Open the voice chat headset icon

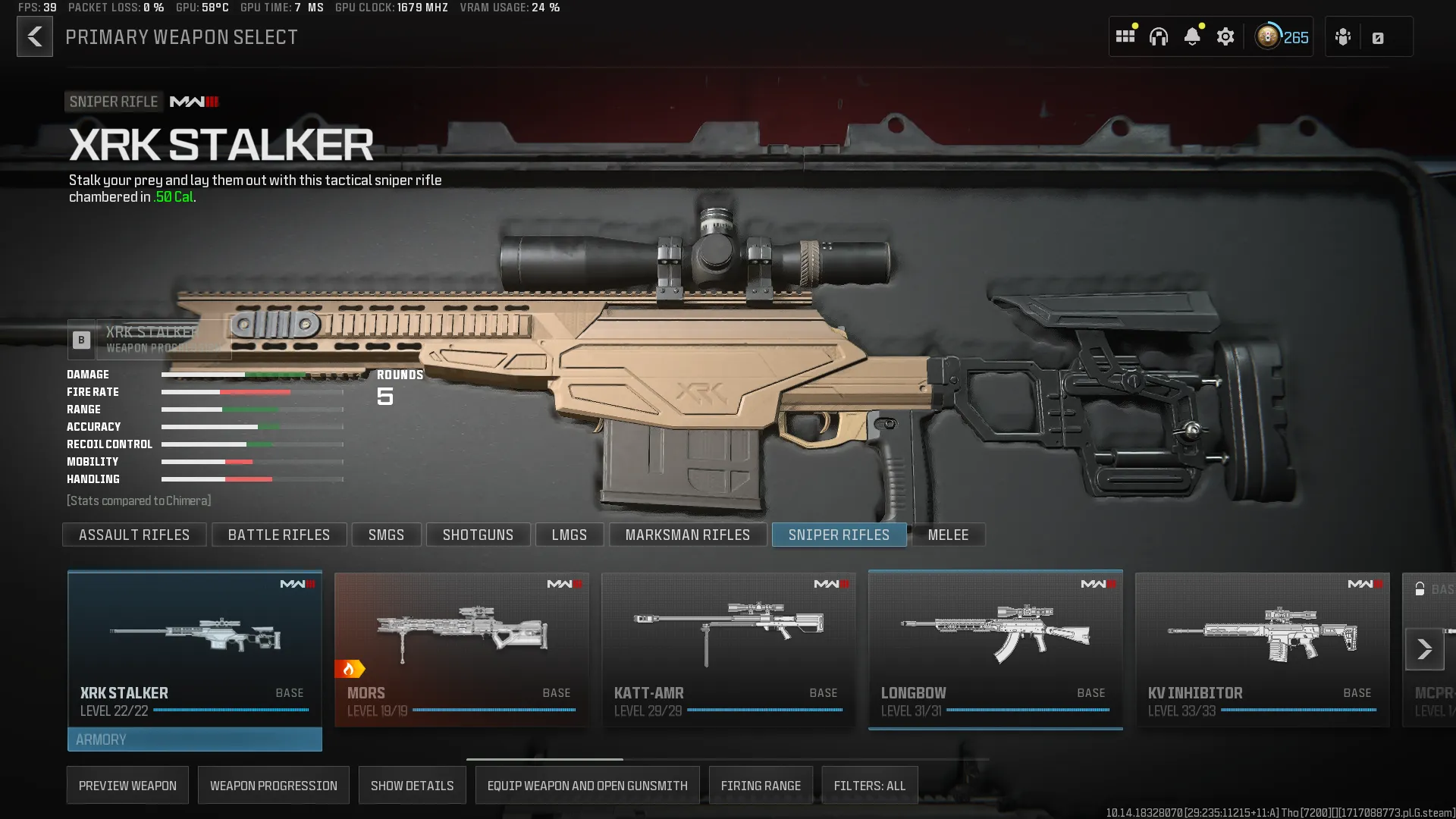pyautogui.click(x=1159, y=36)
